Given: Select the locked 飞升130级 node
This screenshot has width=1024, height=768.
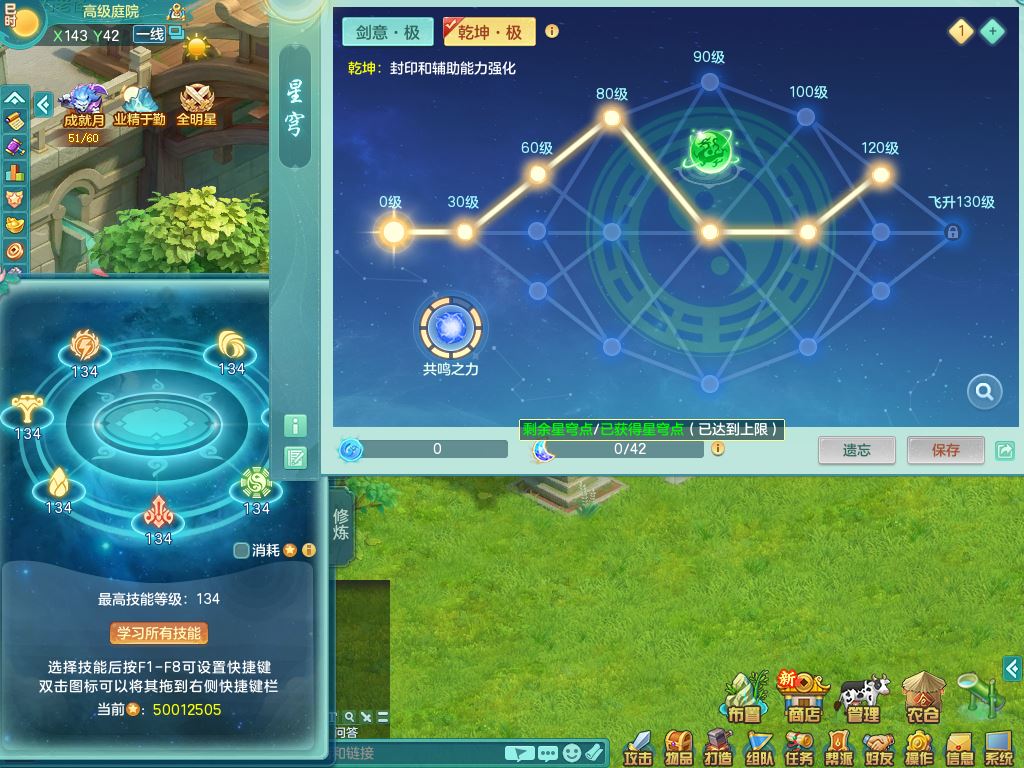Looking at the screenshot, I should coord(953,233).
